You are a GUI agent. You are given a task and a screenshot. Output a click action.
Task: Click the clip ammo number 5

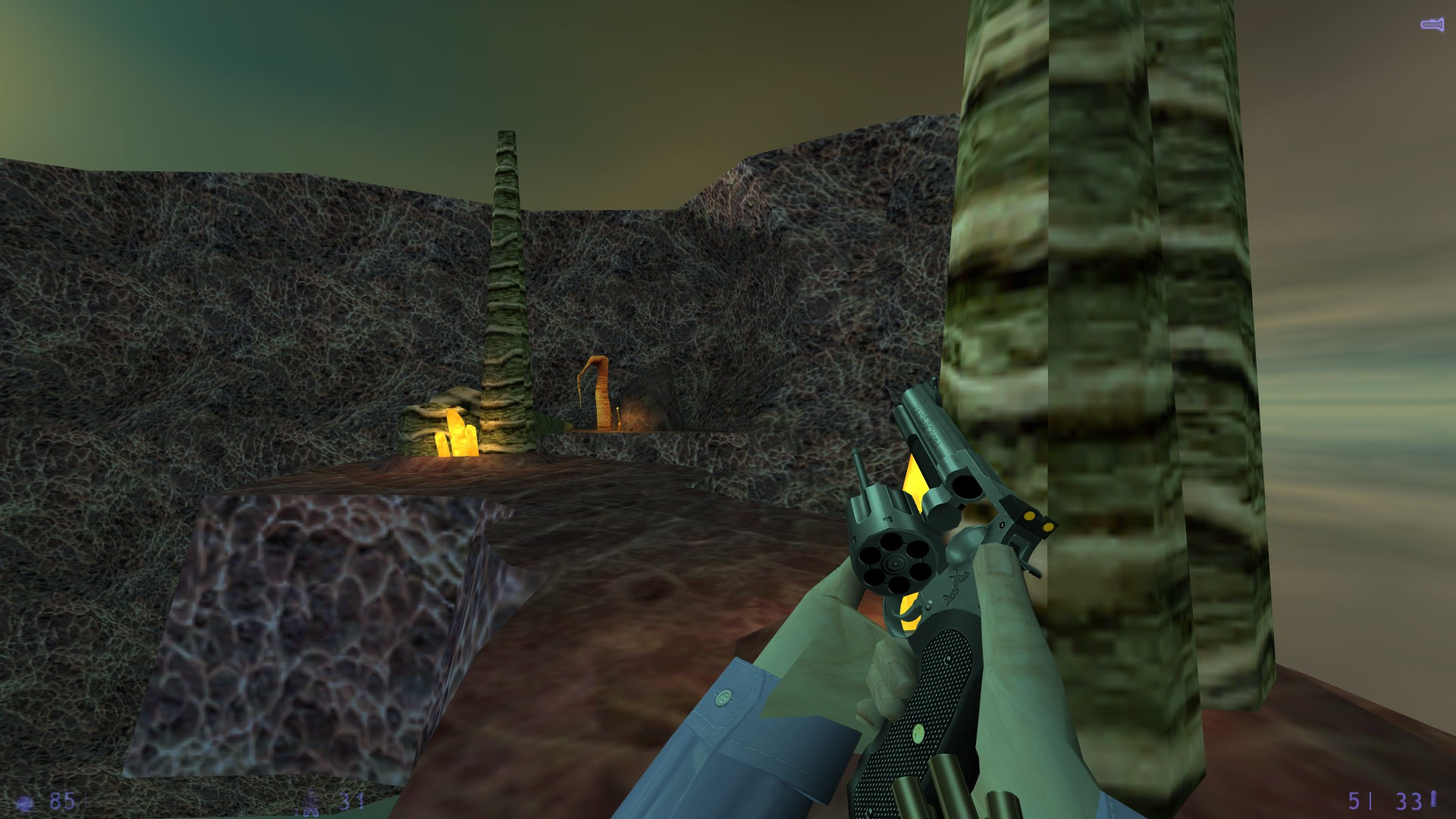1354,800
